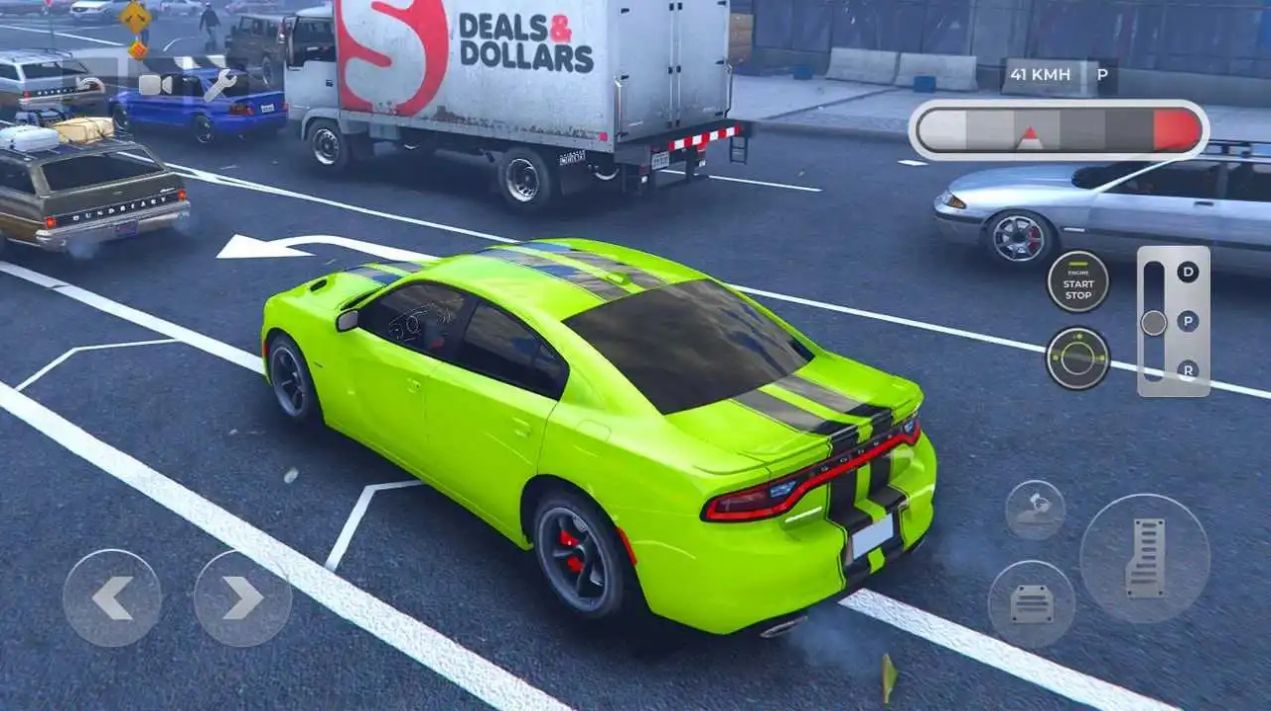1271x711 pixels.
Task: Open the headlight control dial
Action: tap(1077, 358)
